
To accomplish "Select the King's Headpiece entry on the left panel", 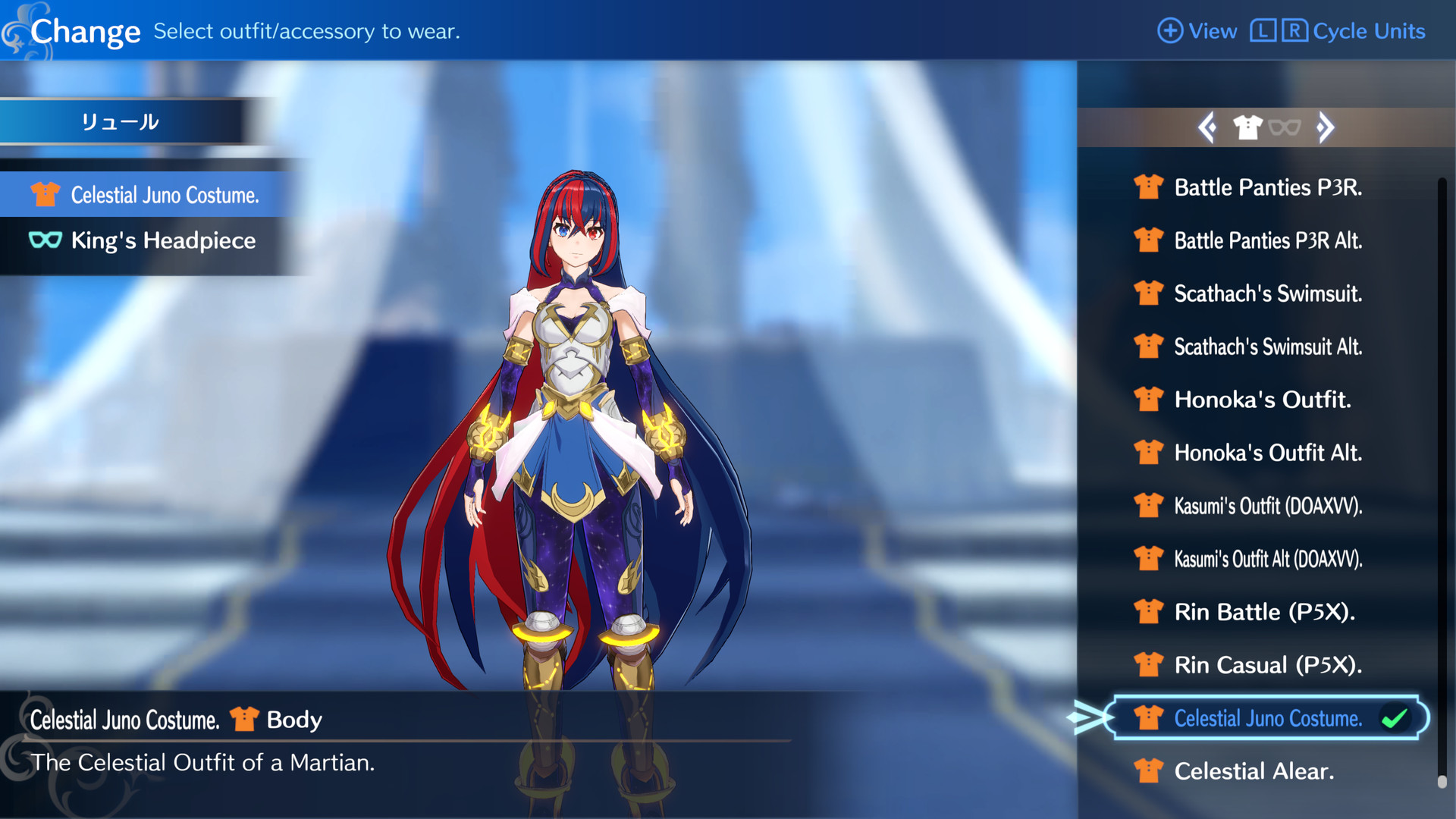I will [x=163, y=240].
